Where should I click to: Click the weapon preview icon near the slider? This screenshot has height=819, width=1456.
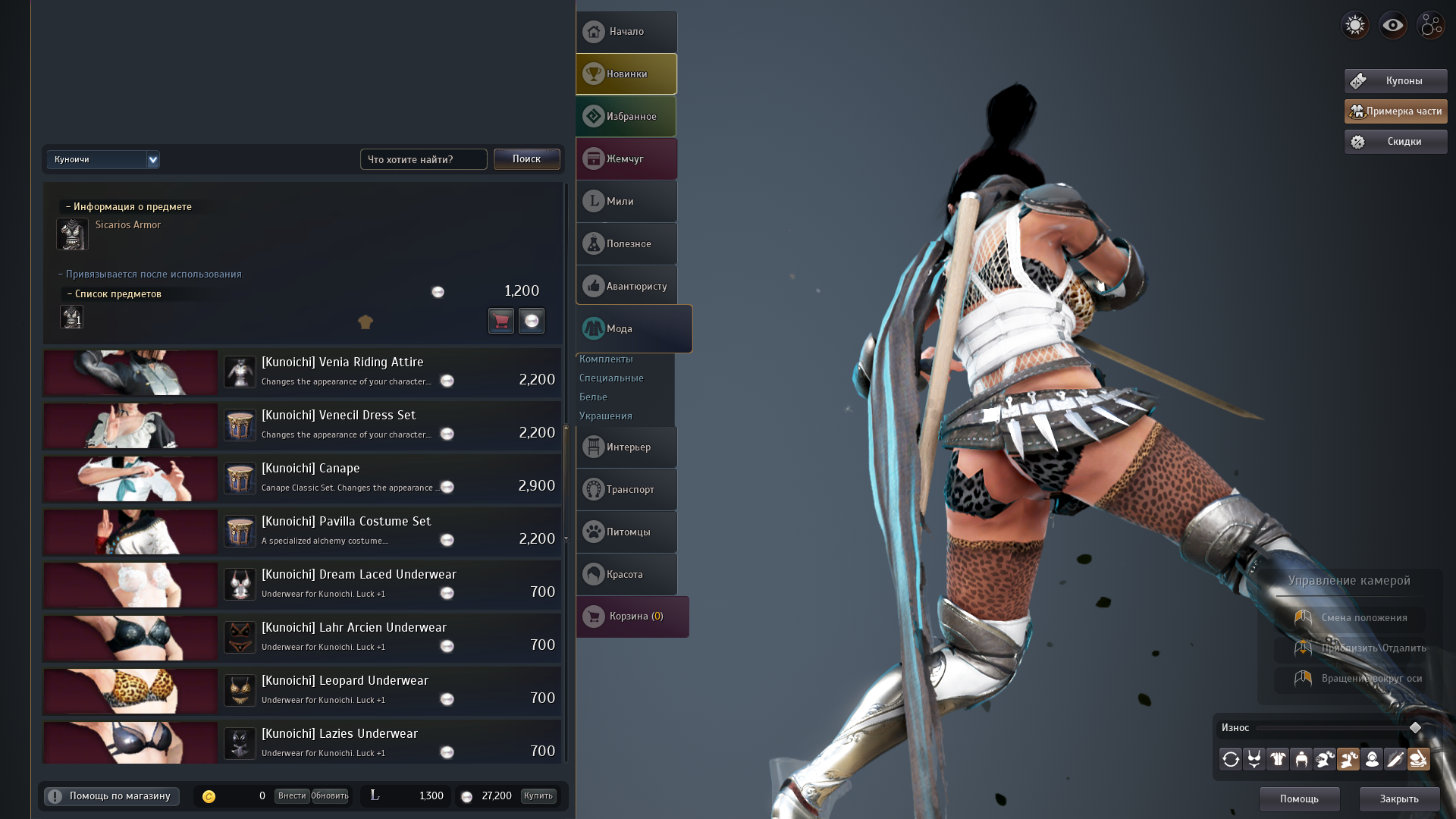point(1395,759)
